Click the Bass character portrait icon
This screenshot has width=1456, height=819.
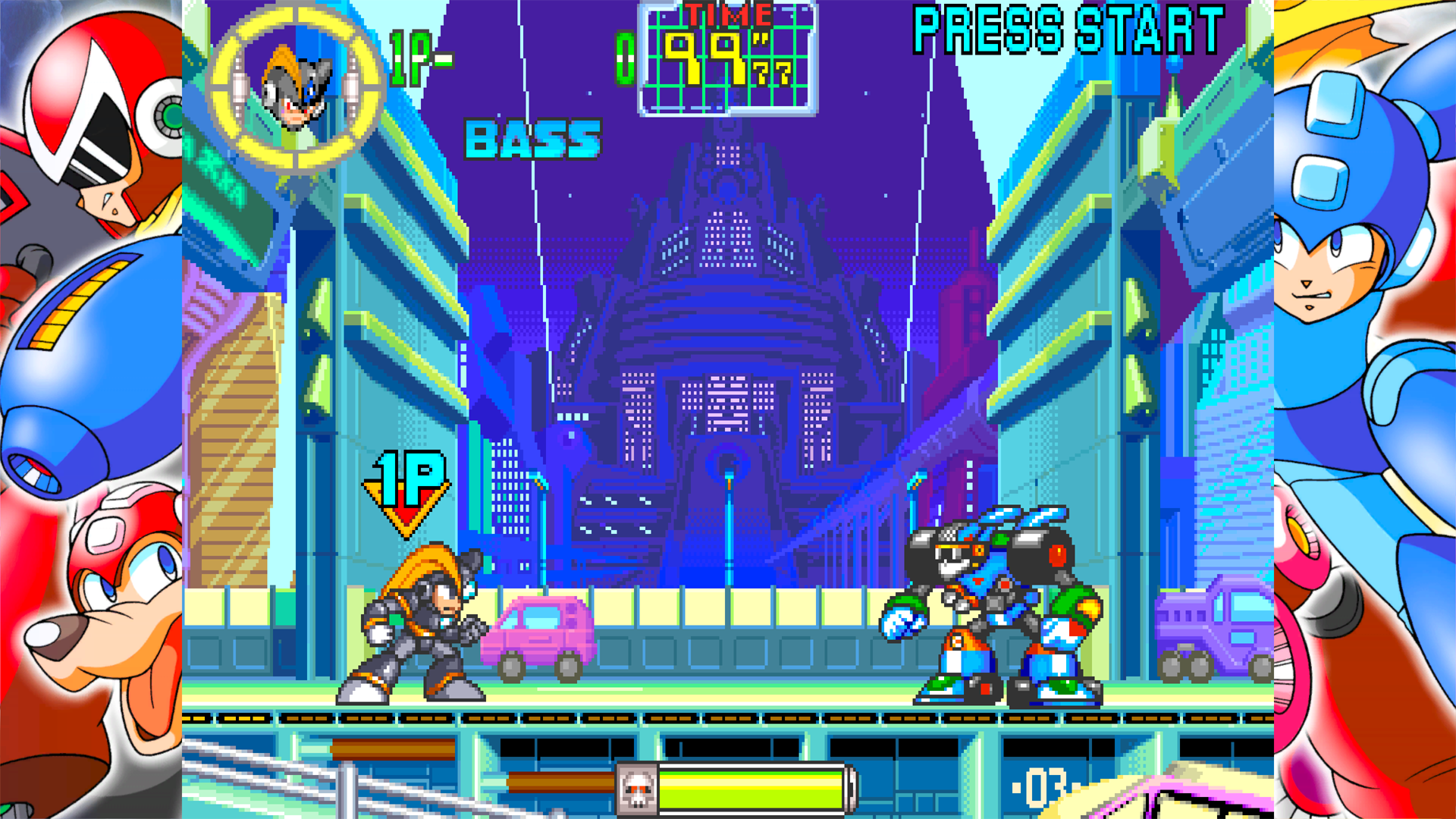point(297,89)
